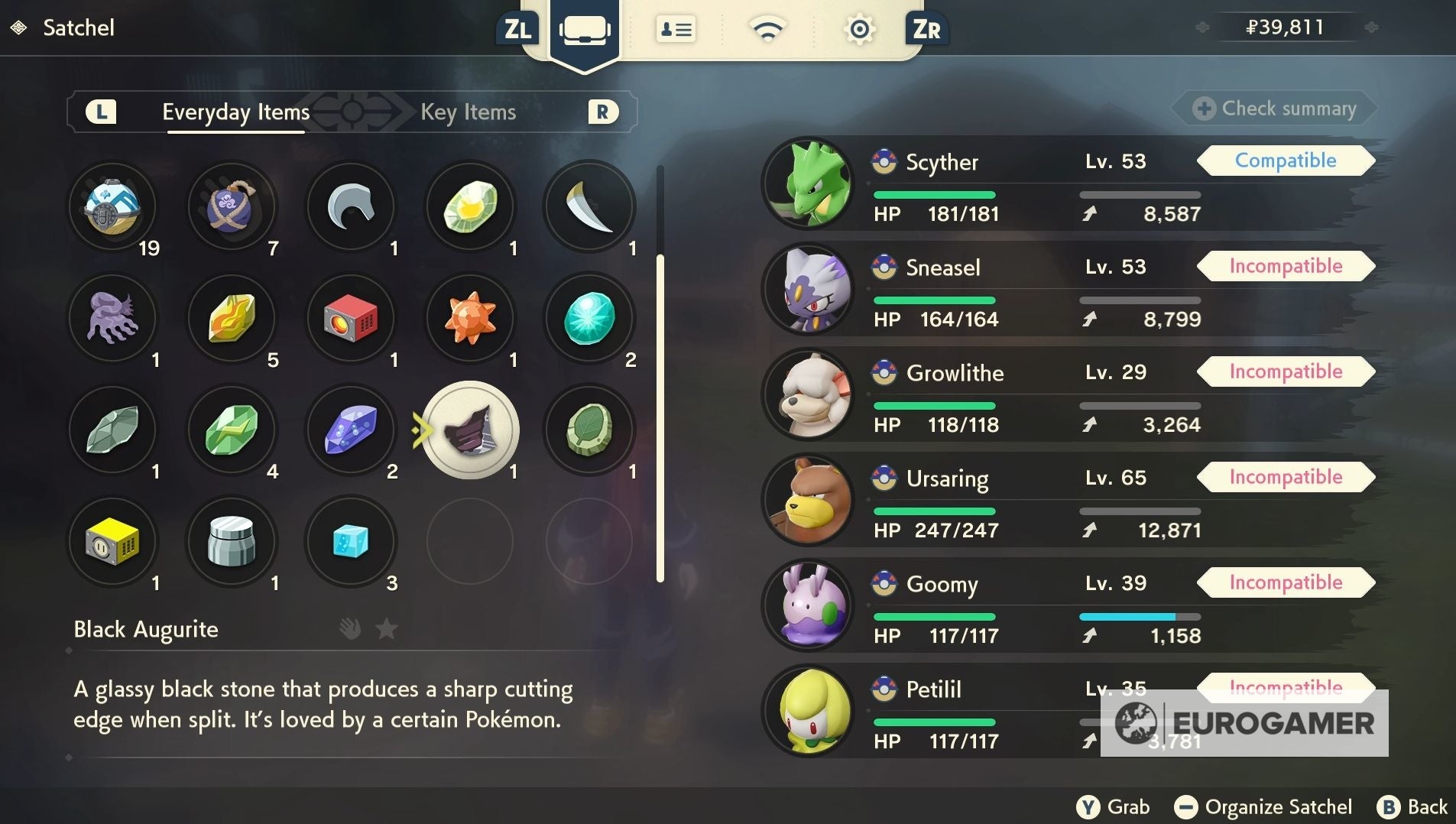Select Ursaring's portrait in the party list

pos(809,499)
